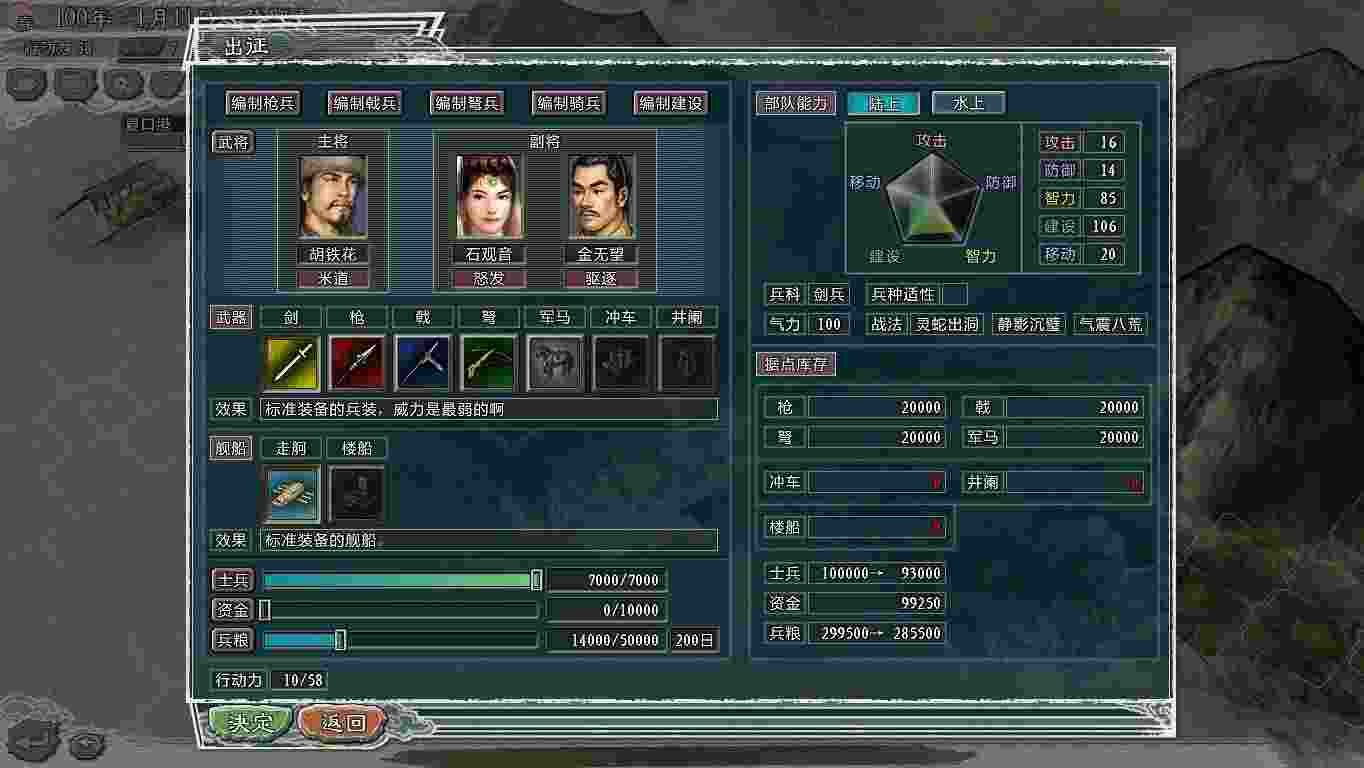Image resolution: width=1364 pixels, height=768 pixels.
Task: Click the 士兵 troop slider handle
Action: coord(536,580)
